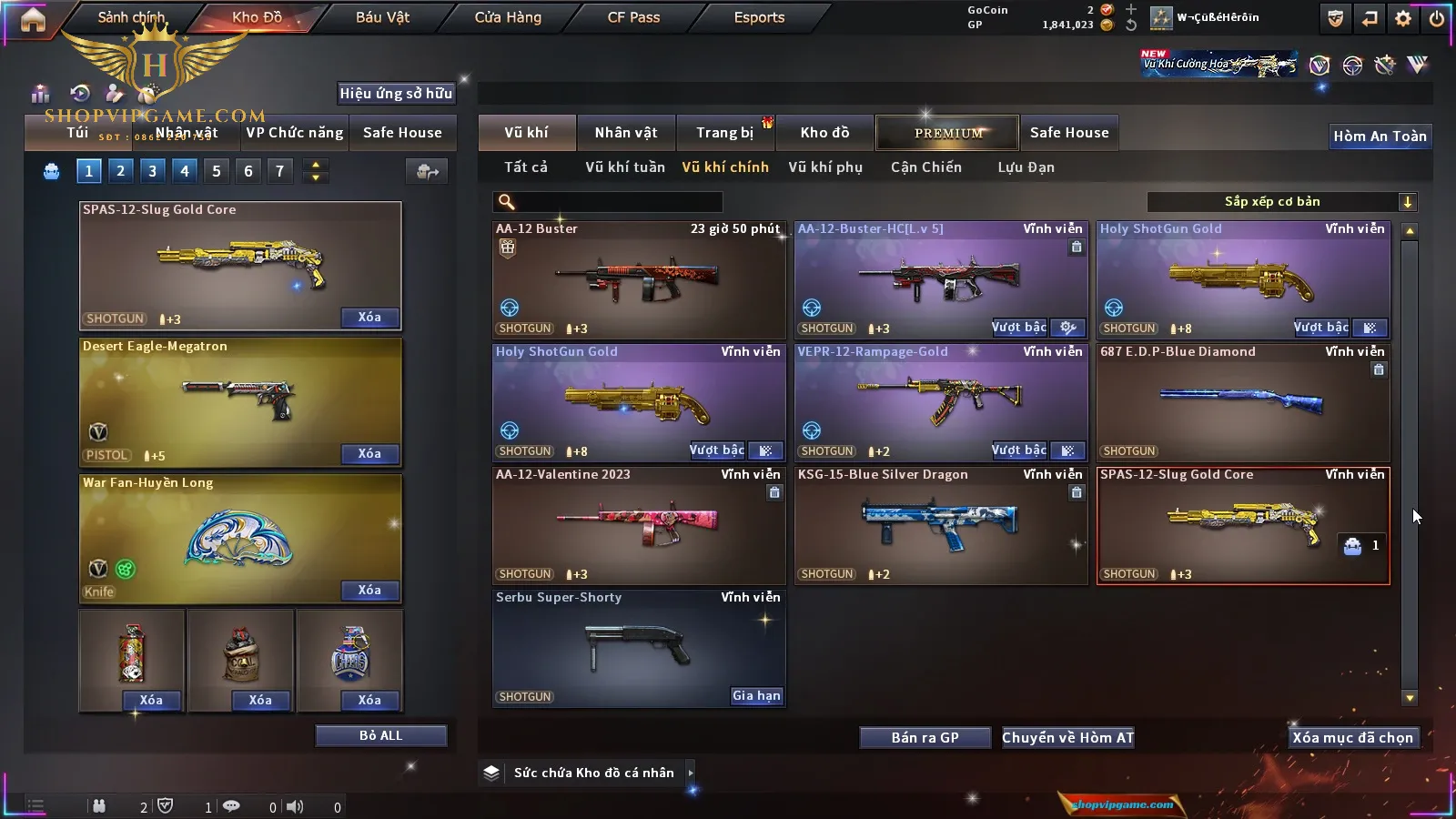Show the Cận Chiến melee category
This screenshot has height=819, width=1456.
[925, 167]
